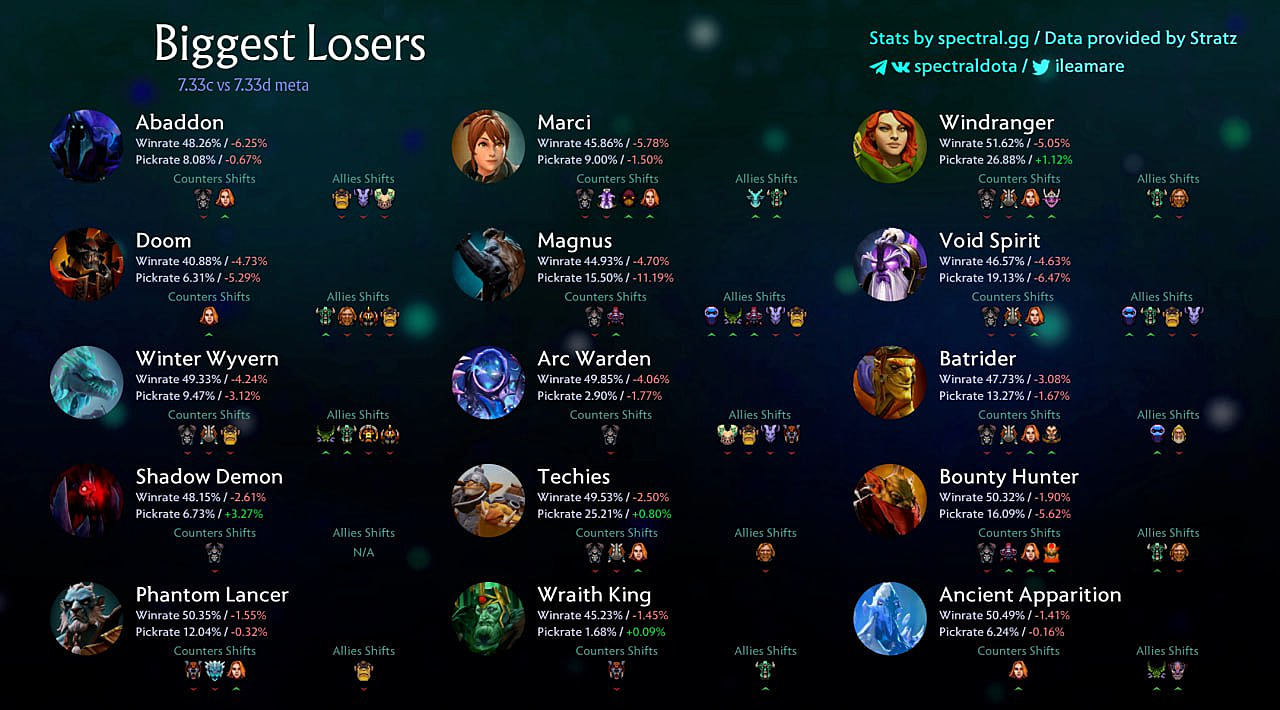Open the Void Spirit portrait

point(890,264)
